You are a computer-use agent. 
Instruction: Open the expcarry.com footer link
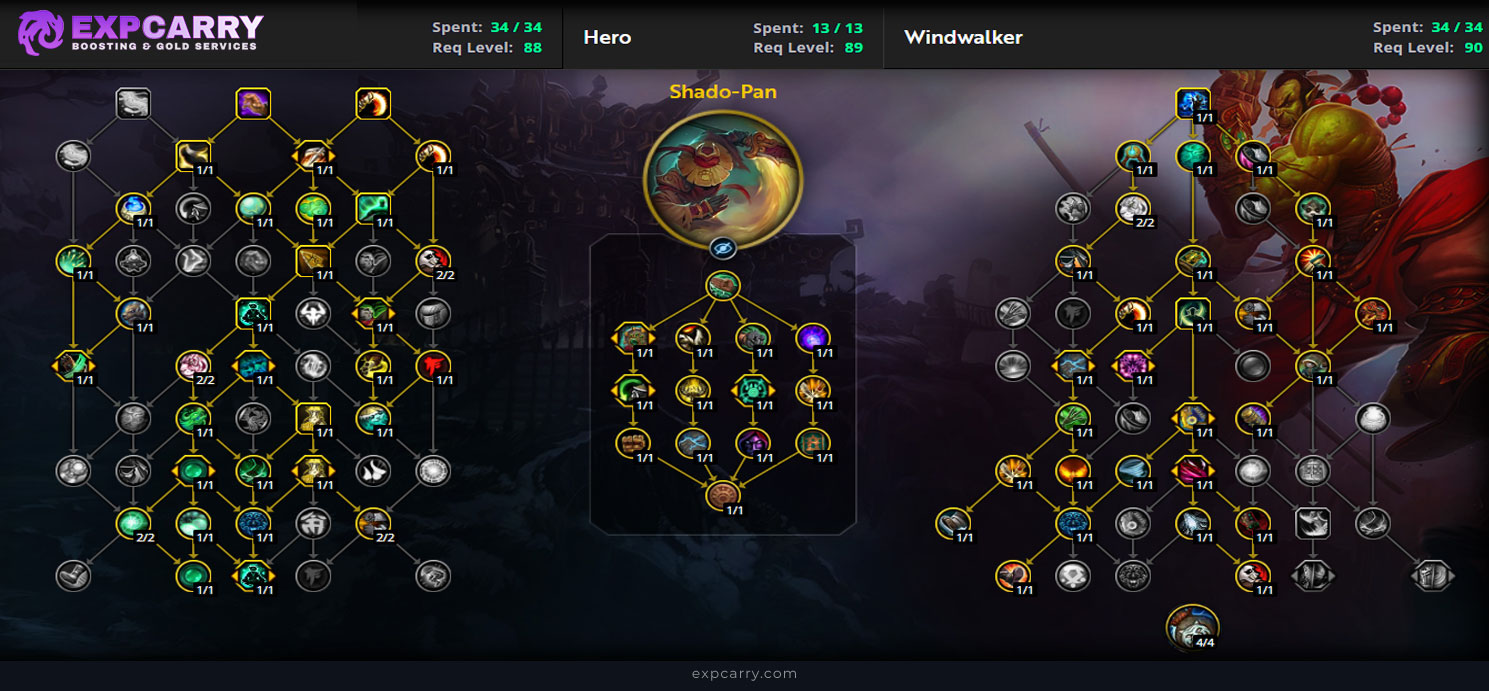744,674
